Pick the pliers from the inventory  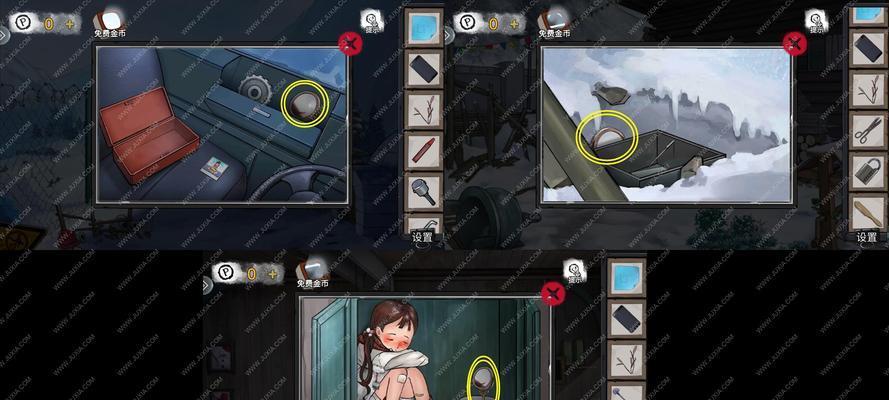[865, 129]
